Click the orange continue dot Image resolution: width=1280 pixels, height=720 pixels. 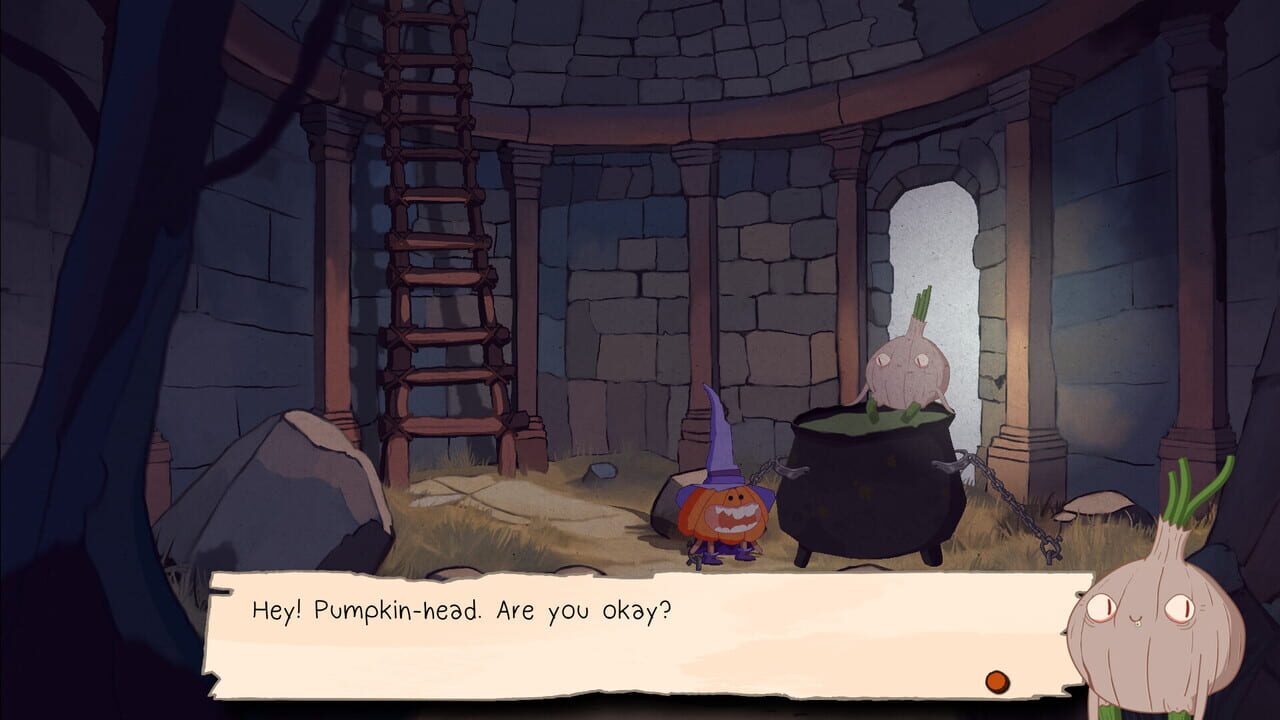996,680
